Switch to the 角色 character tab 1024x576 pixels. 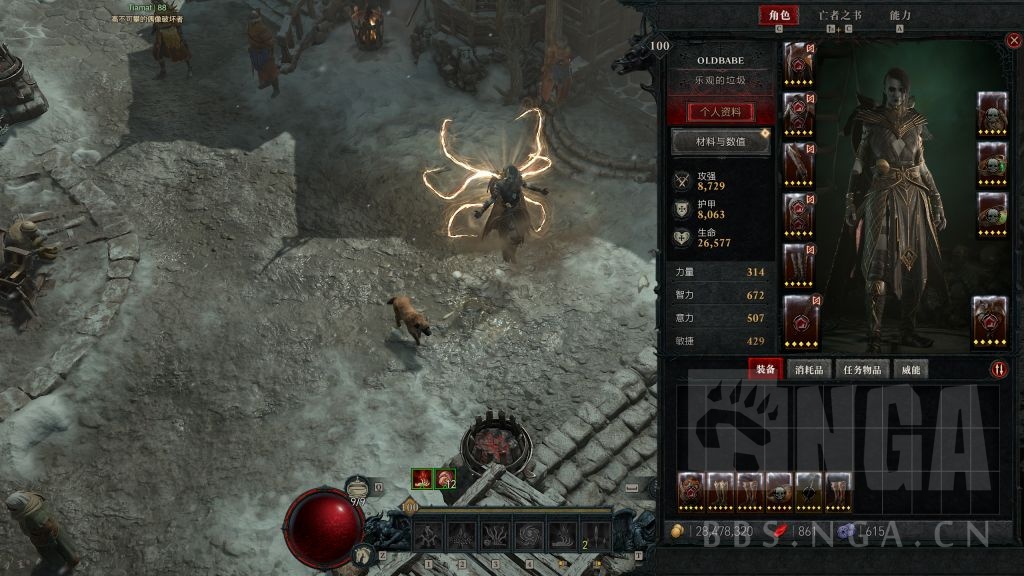pos(778,15)
